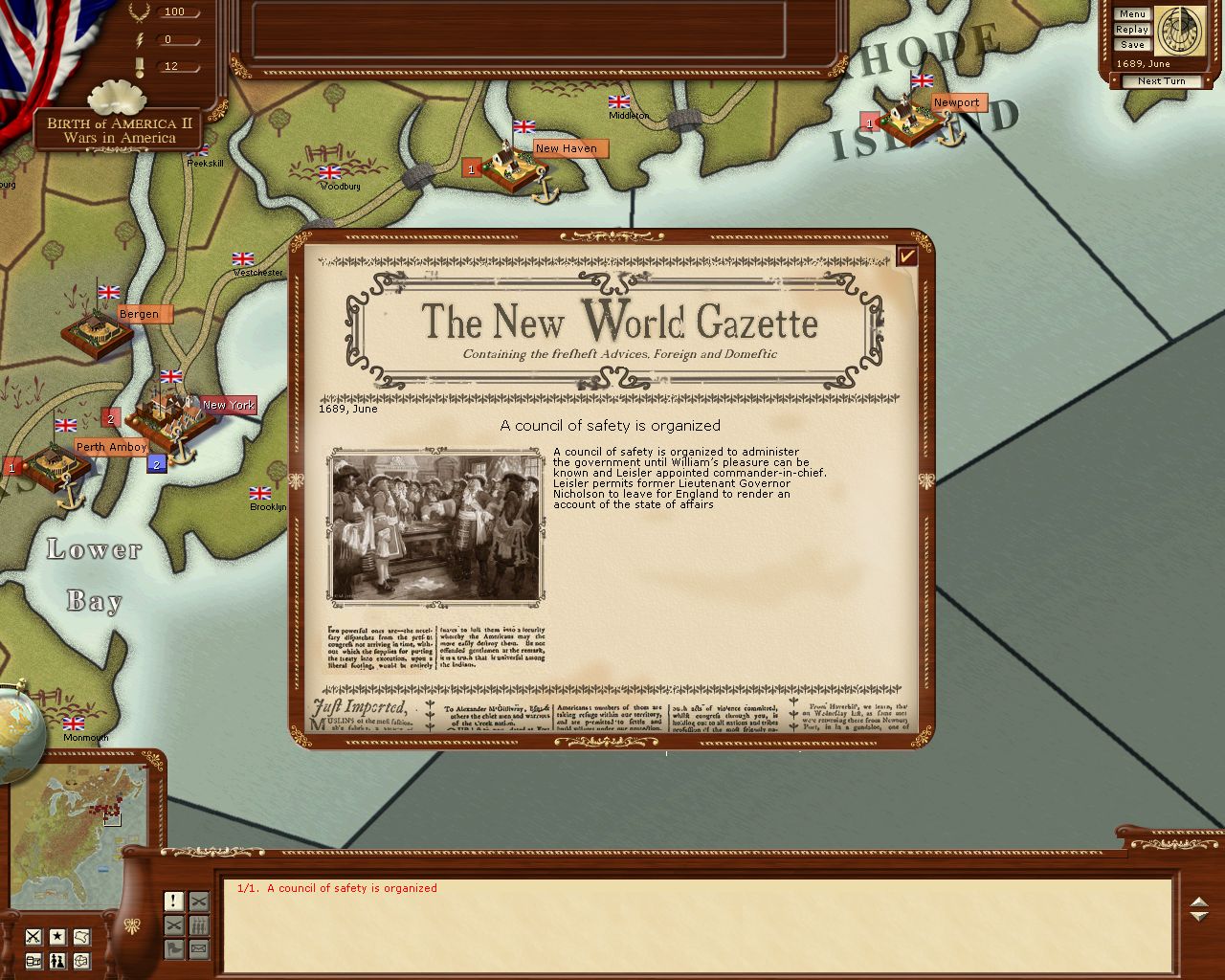Open the game Menu
The width and height of the screenshot is (1225, 980).
click(x=1131, y=14)
